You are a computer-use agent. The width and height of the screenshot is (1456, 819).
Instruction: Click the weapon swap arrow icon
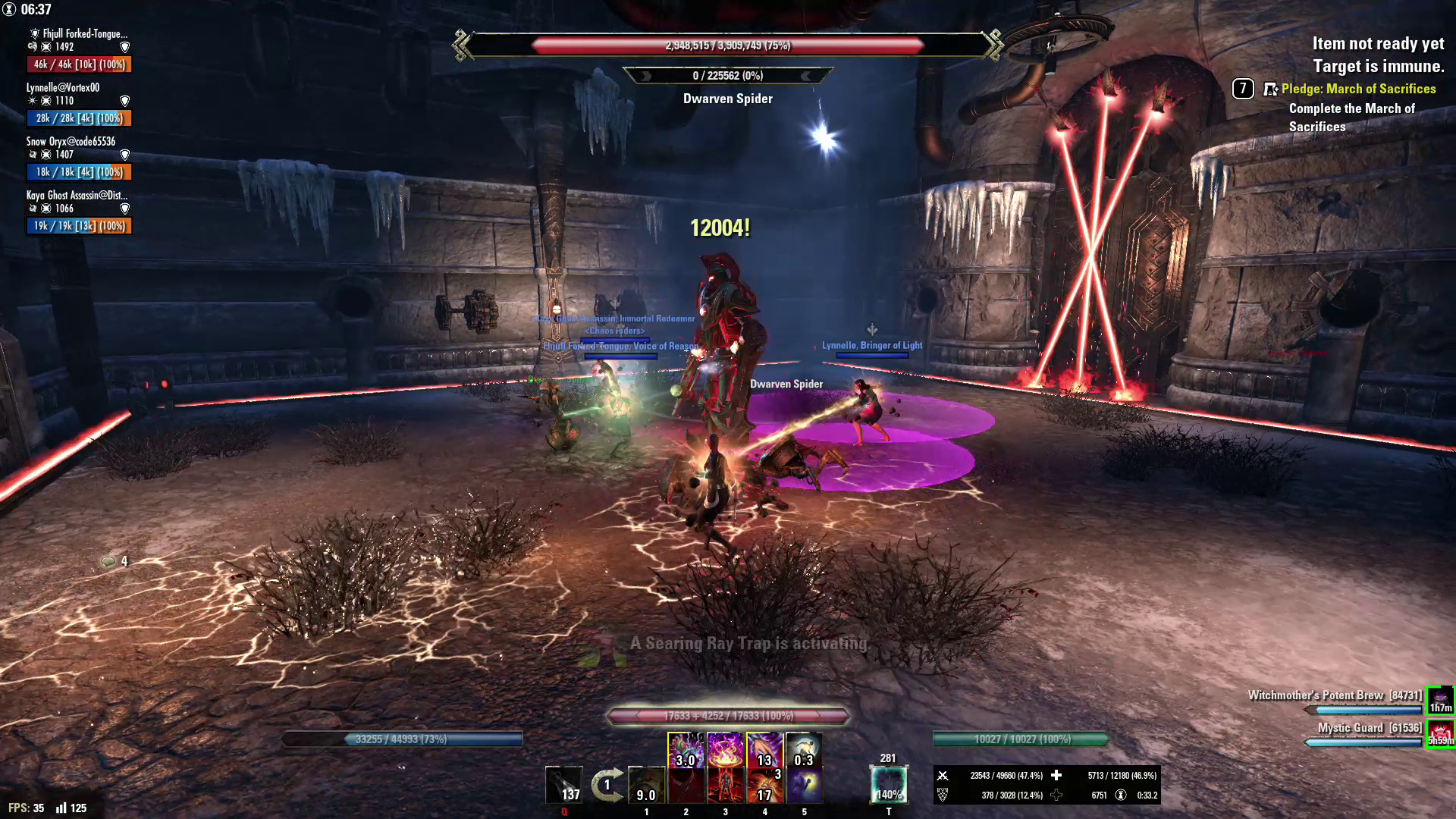[x=607, y=785]
